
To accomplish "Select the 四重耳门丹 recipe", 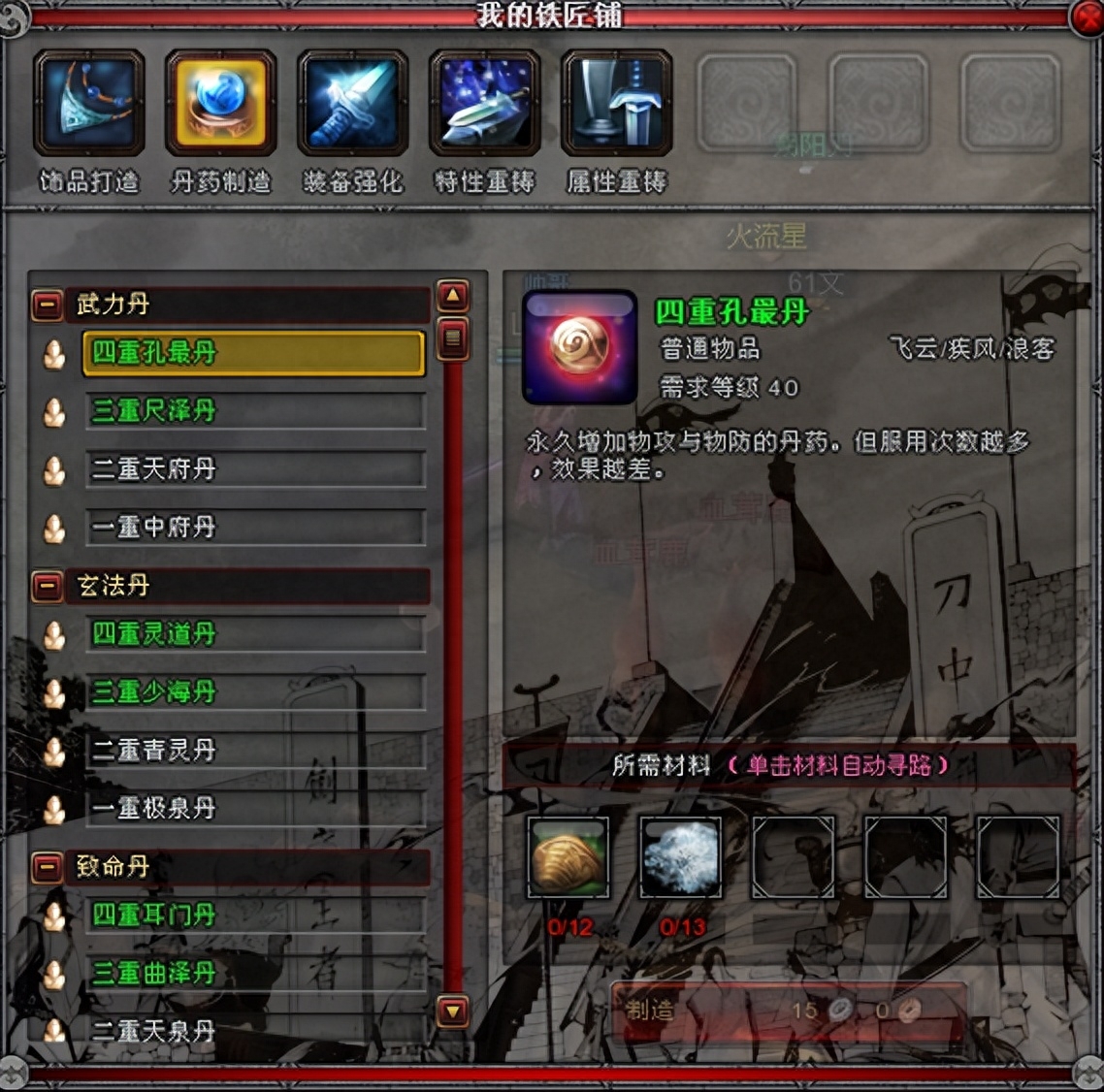I will [254, 915].
